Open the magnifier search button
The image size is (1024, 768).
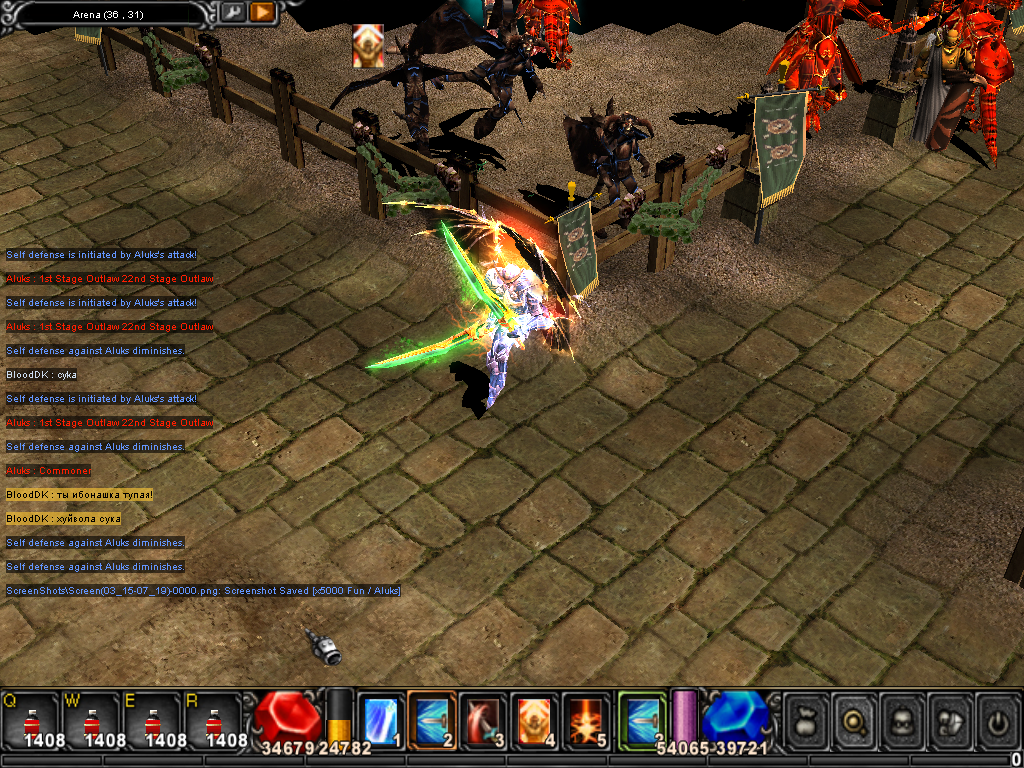point(855,718)
